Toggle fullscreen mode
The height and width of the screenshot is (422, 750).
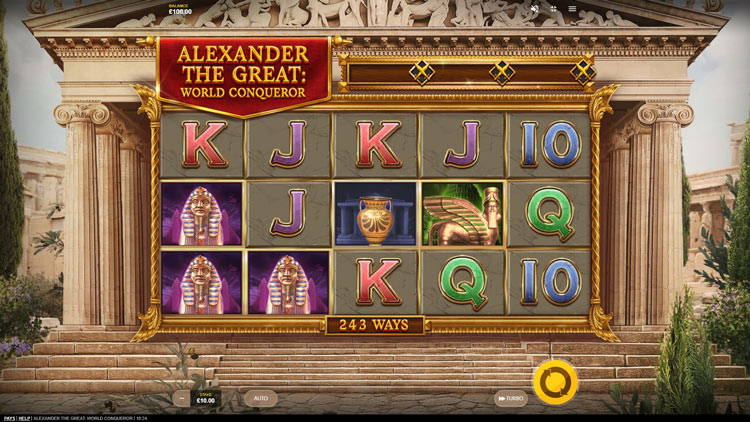[x=553, y=9]
